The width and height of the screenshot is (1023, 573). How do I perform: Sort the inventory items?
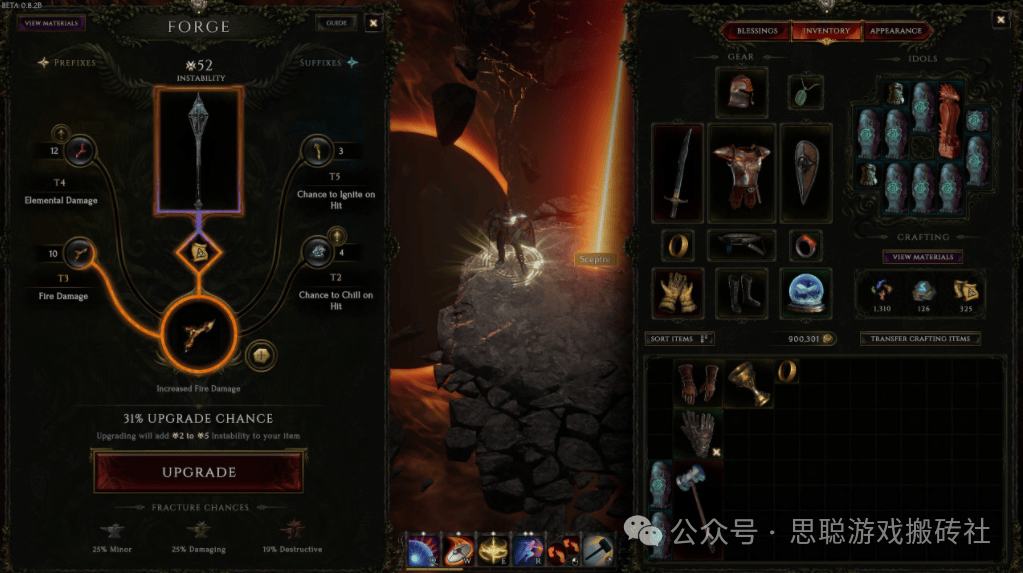(680, 339)
